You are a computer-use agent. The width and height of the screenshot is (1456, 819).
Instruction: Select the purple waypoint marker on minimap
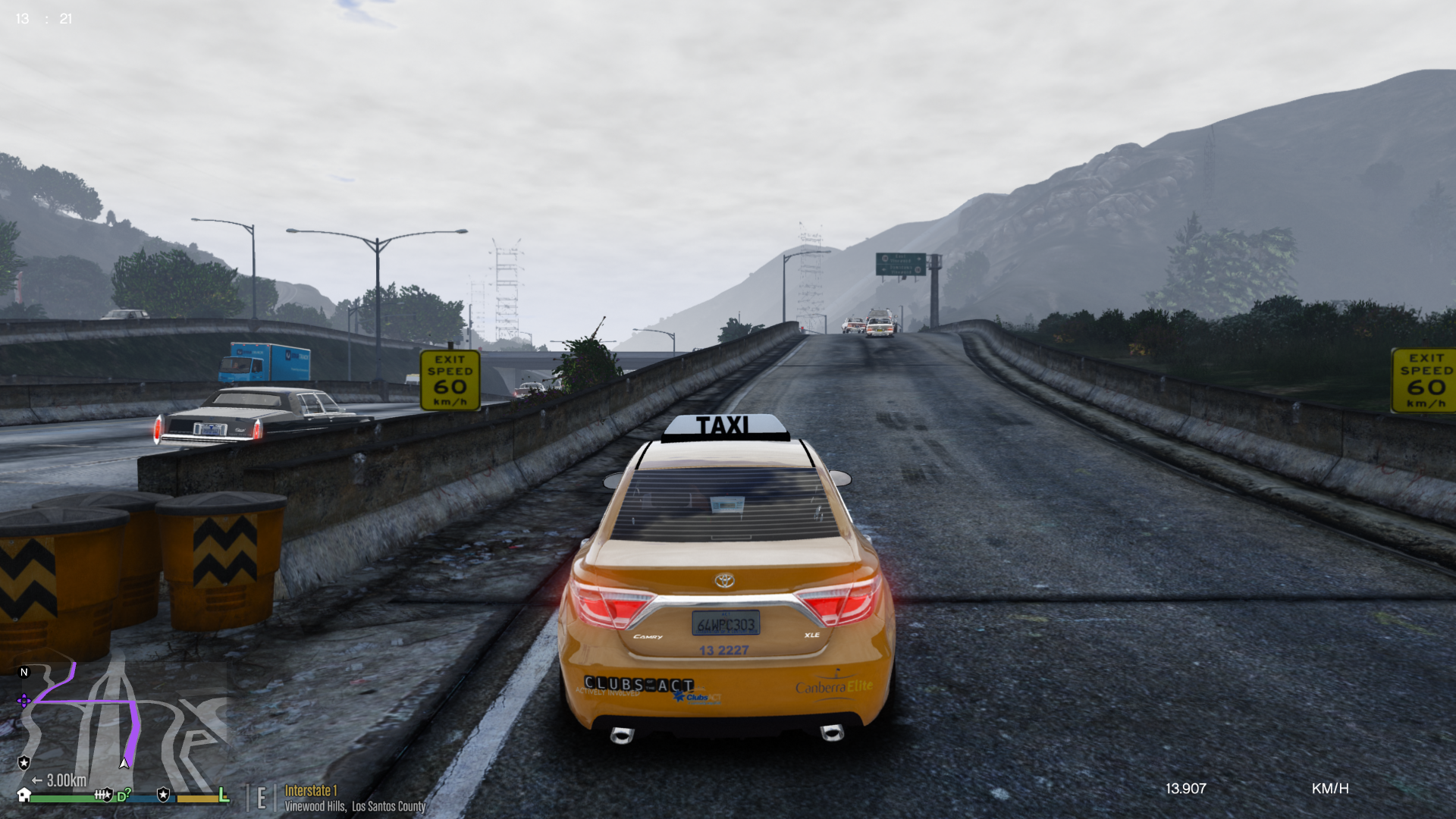pos(24,701)
